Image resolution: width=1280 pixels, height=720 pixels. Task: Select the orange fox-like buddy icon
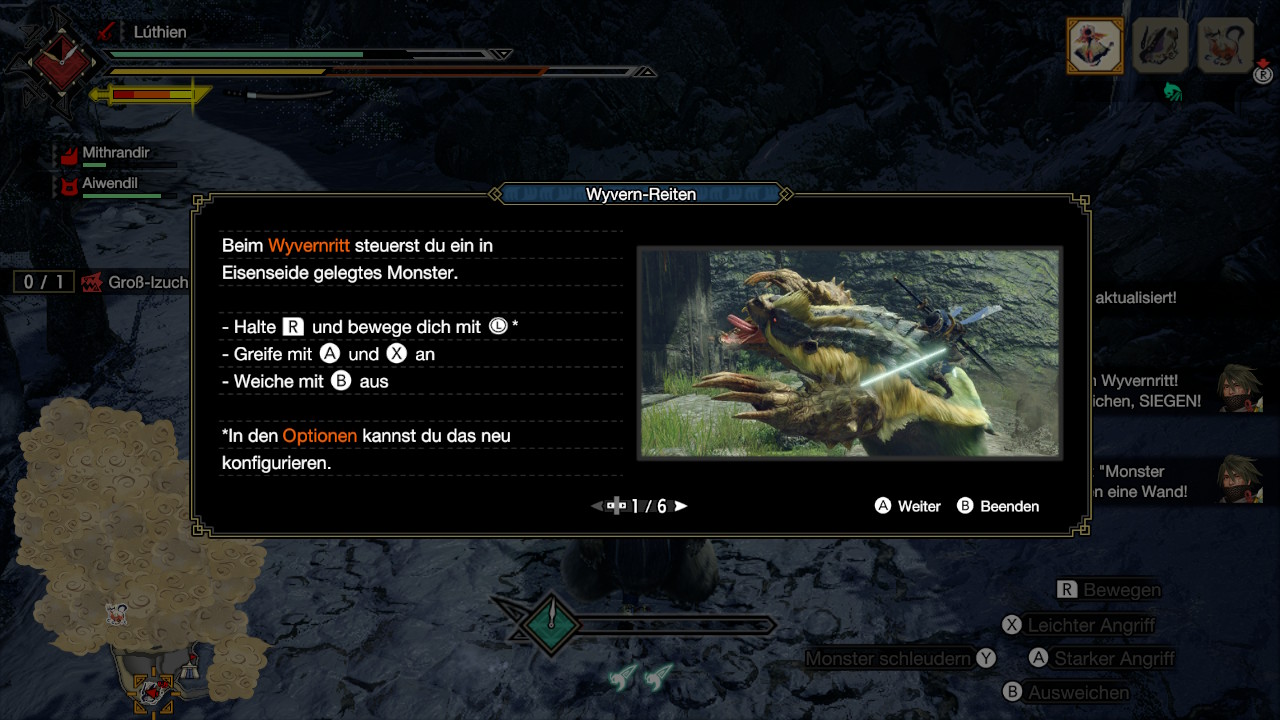[1225, 45]
